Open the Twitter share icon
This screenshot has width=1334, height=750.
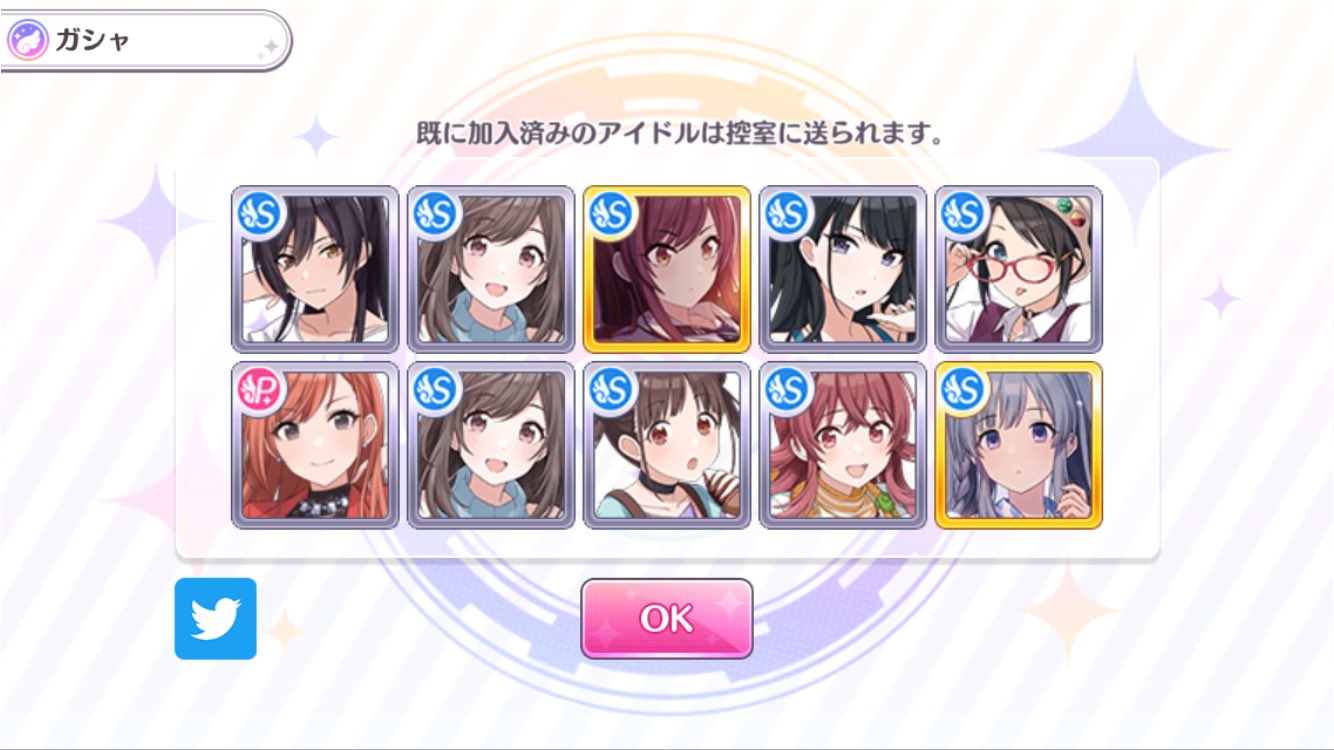[216, 620]
